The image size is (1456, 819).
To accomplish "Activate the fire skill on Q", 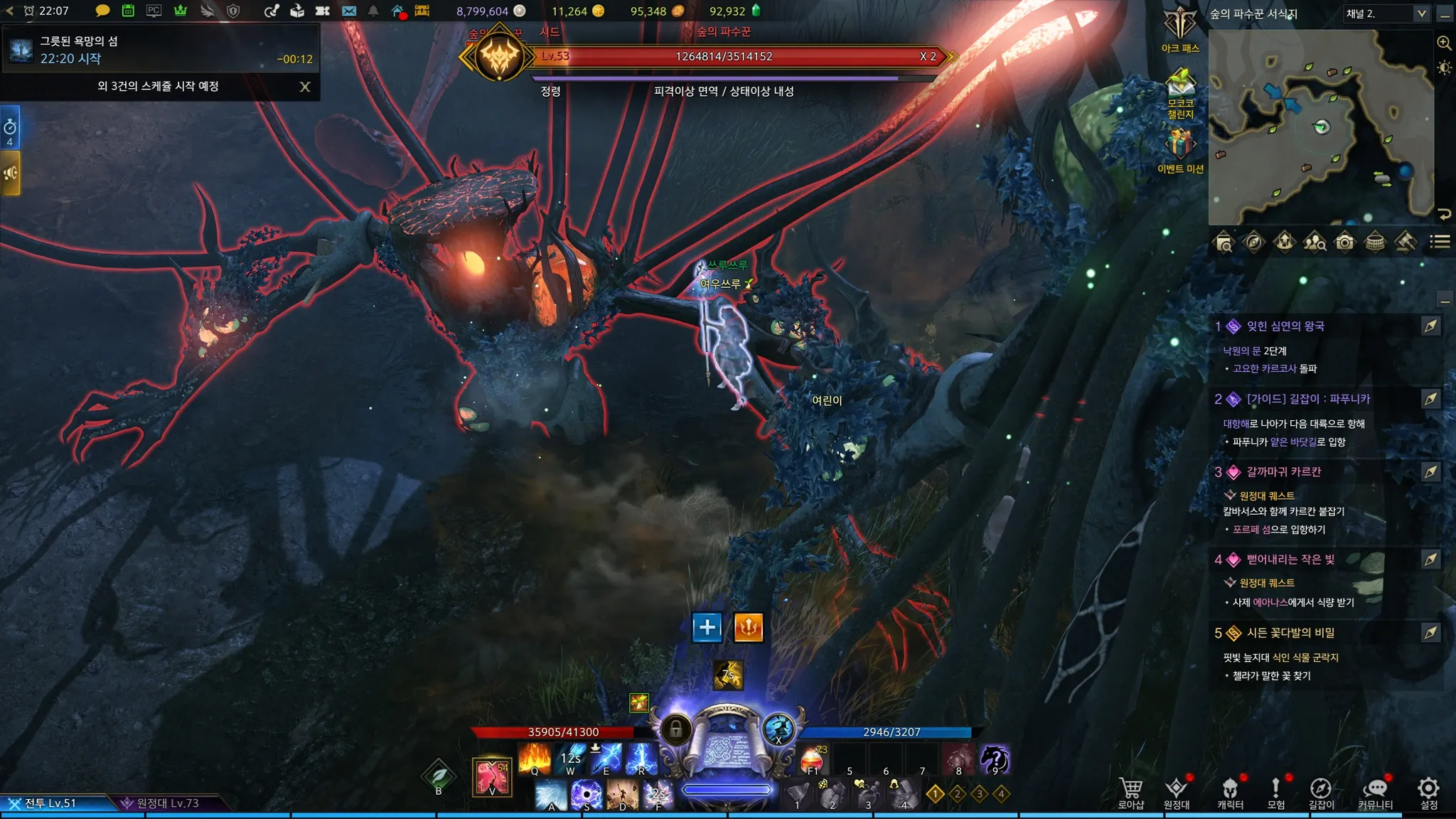I will click(535, 759).
